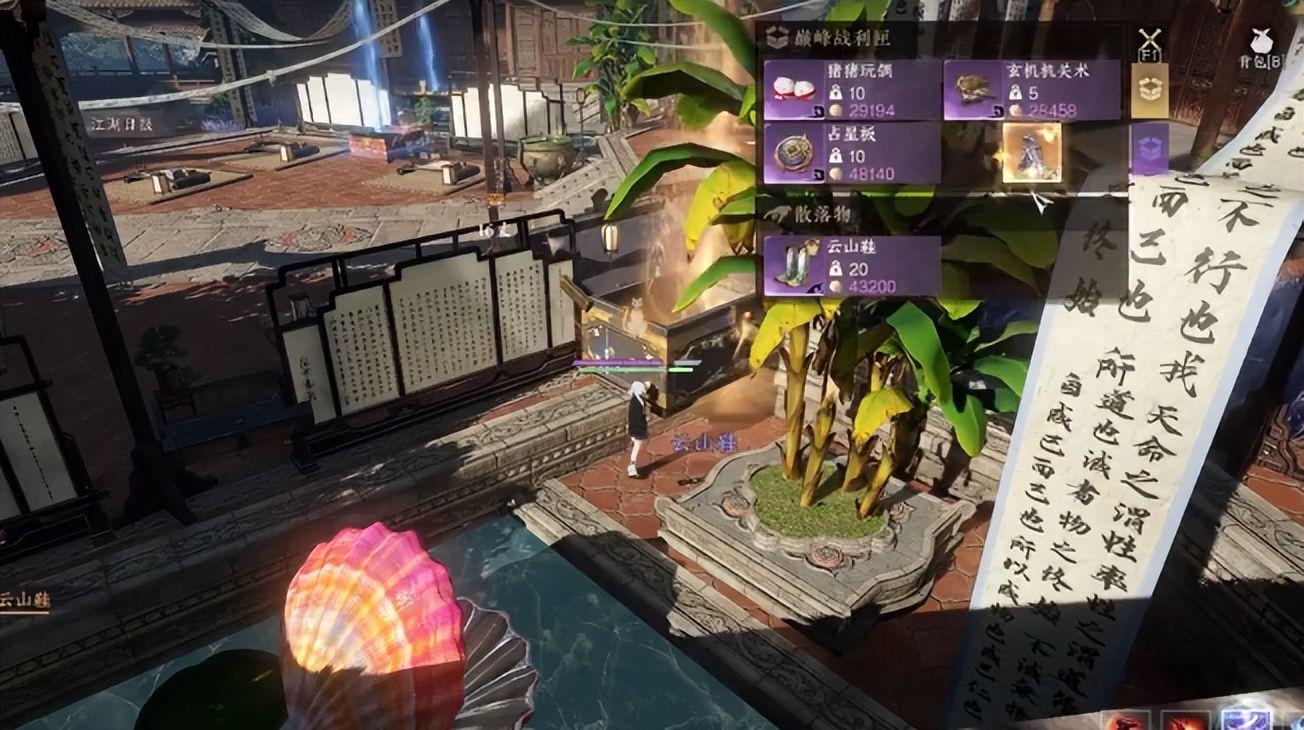The height and width of the screenshot is (730, 1304).
Task: Take the 占星板 from the chest
Action: click(x=851, y=153)
